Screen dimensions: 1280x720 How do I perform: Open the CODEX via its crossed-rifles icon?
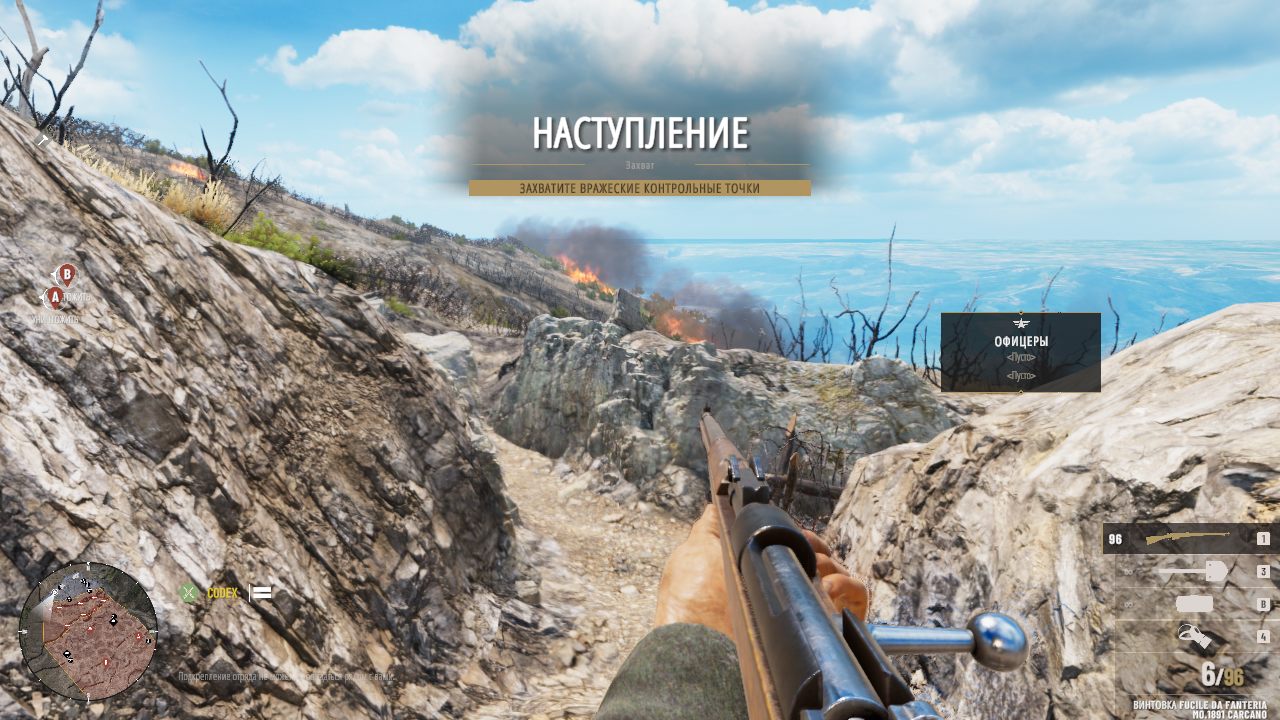tap(189, 593)
